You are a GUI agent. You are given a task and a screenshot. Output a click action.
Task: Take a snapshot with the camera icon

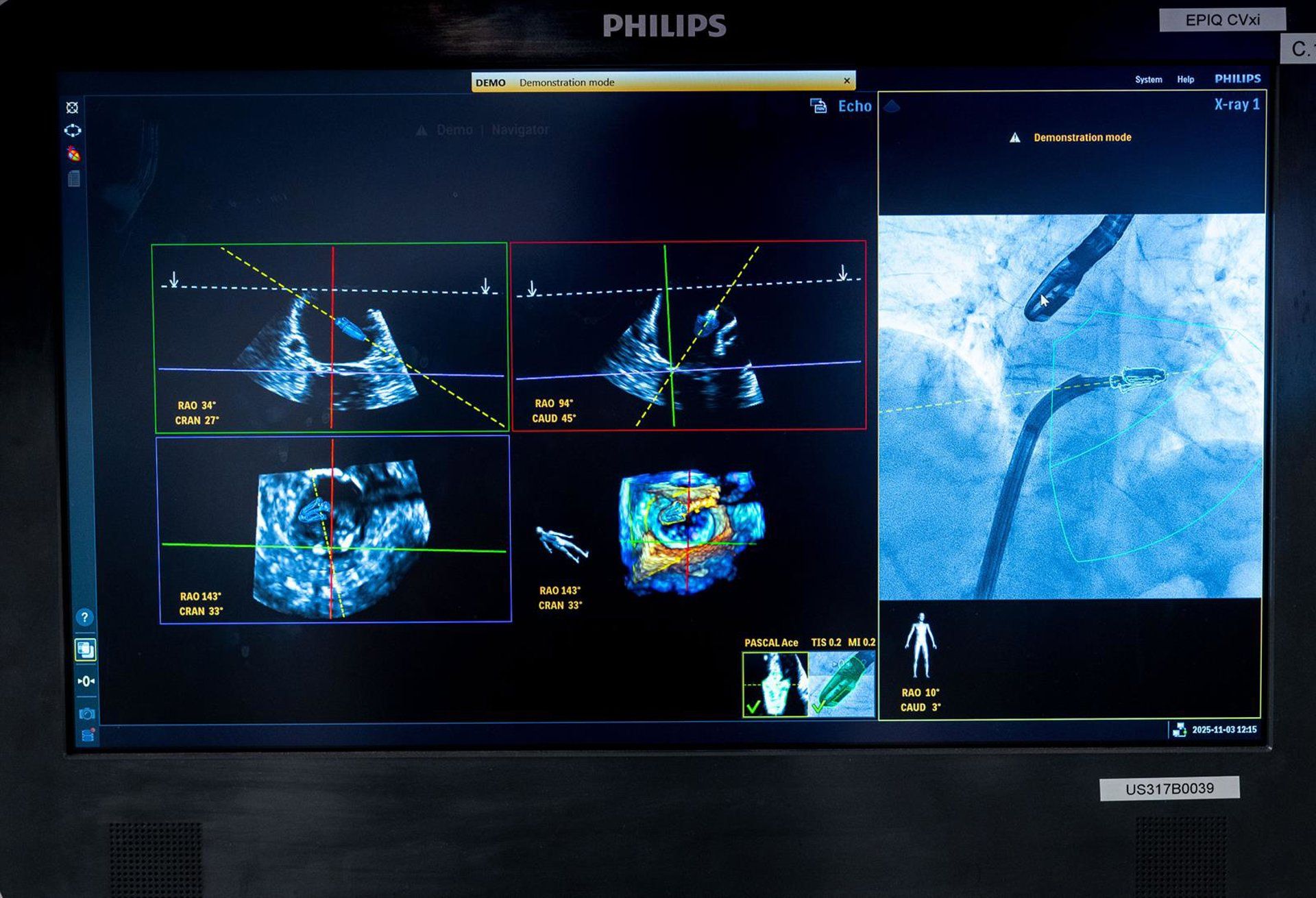86,714
